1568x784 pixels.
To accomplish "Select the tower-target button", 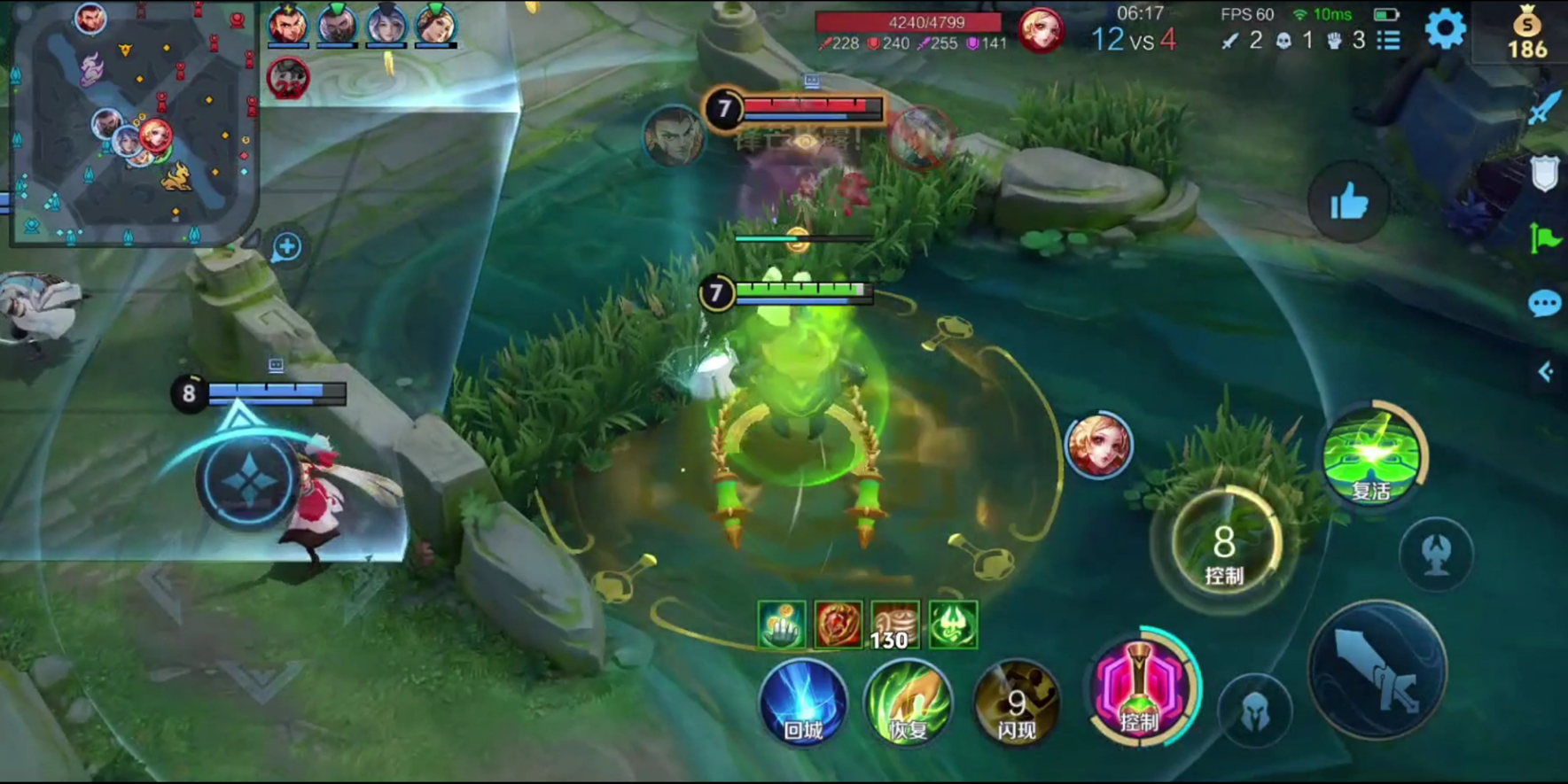I will (1436, 555).
